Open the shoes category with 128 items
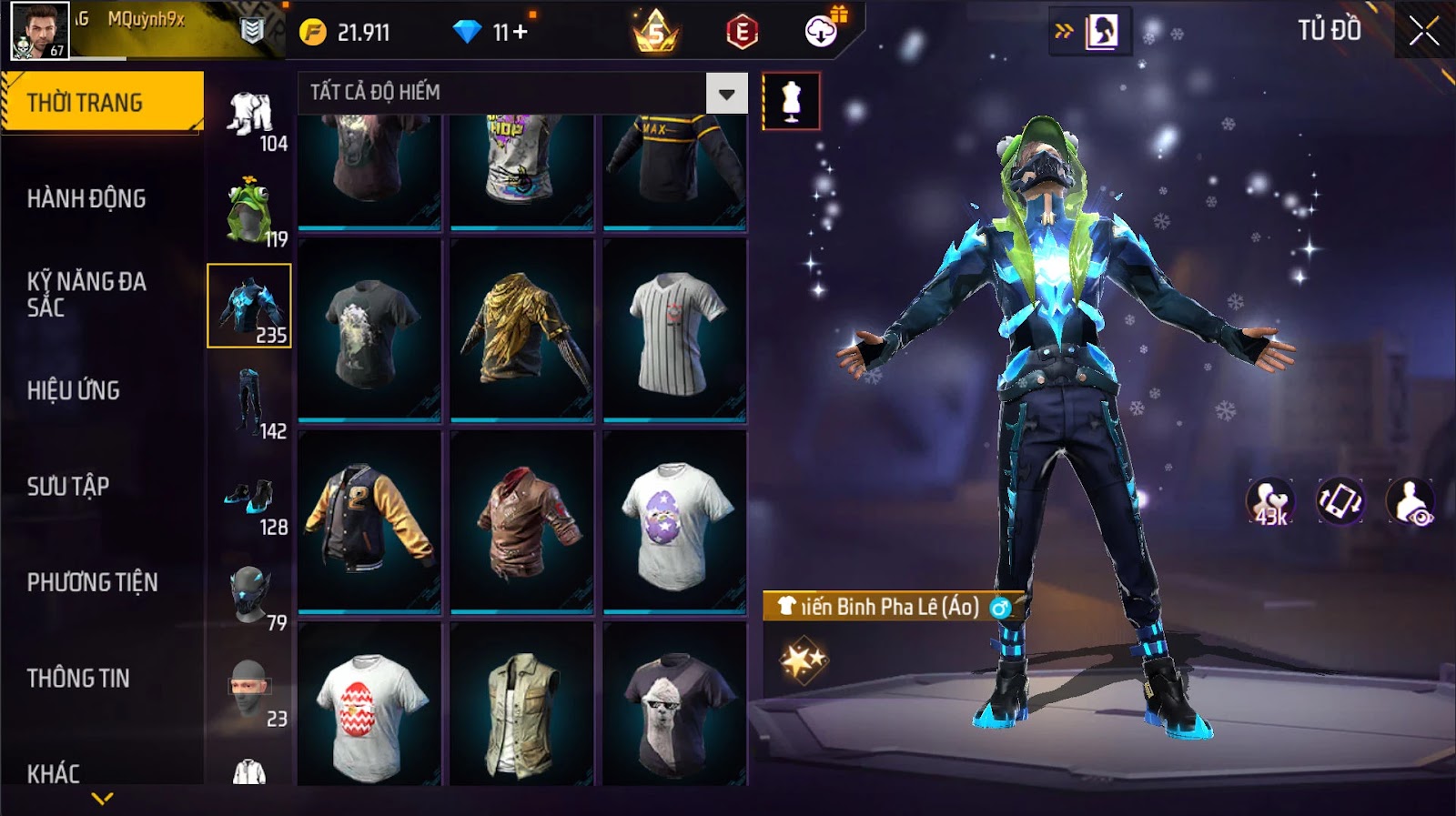This screenshot has height=816, width=1456. (249, 501)
